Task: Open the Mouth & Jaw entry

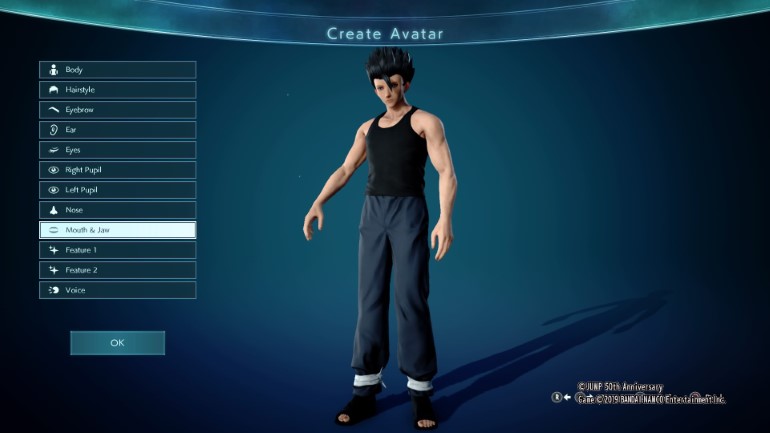Action: point(117,230)
